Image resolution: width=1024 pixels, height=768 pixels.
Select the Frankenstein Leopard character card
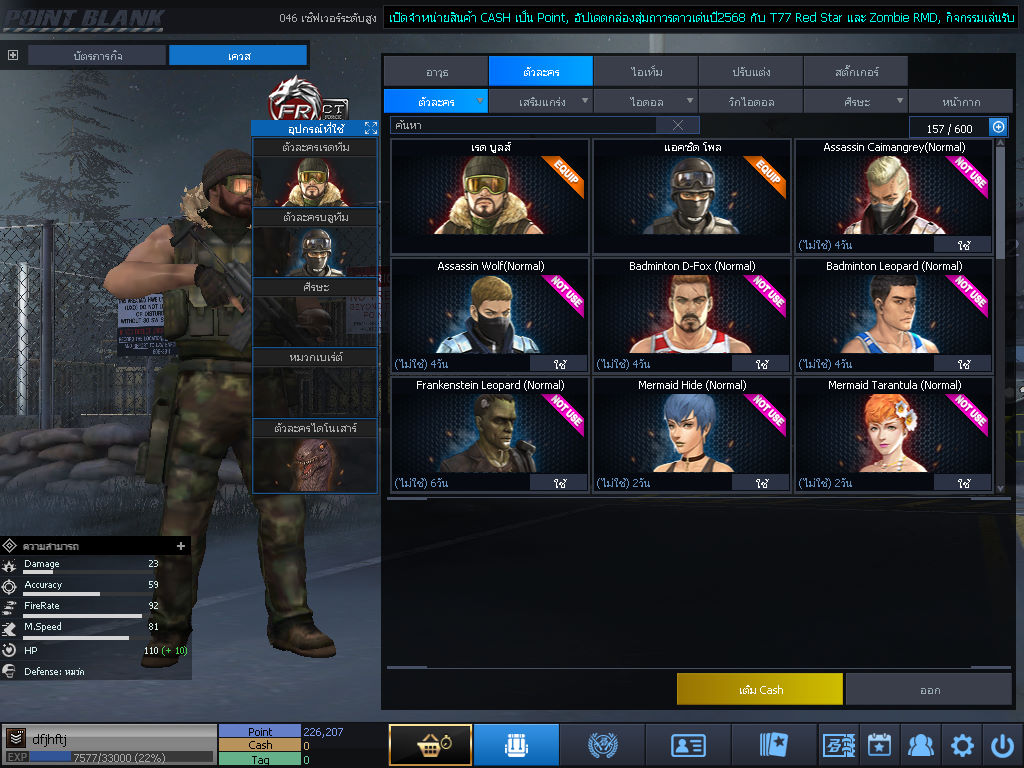point(489,433)
